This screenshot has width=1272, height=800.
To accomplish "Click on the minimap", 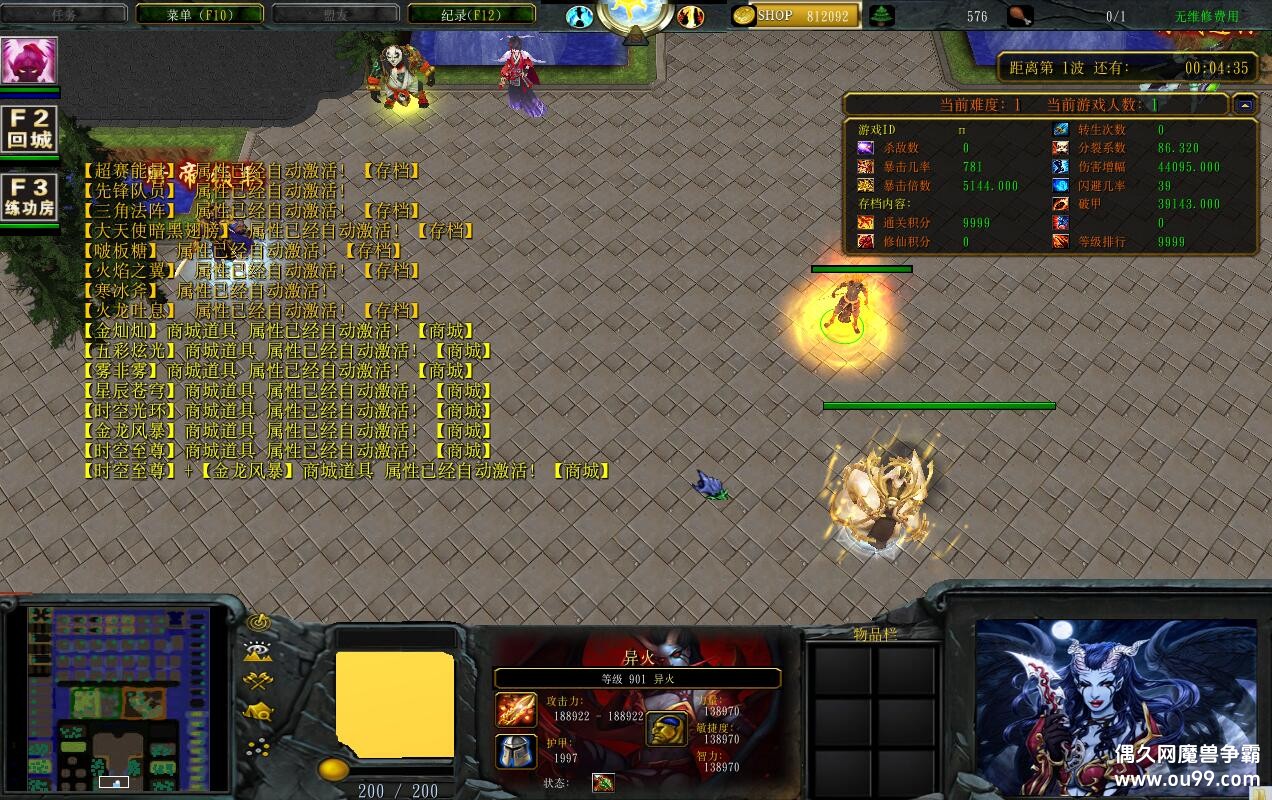I will [x=118, y=695].
